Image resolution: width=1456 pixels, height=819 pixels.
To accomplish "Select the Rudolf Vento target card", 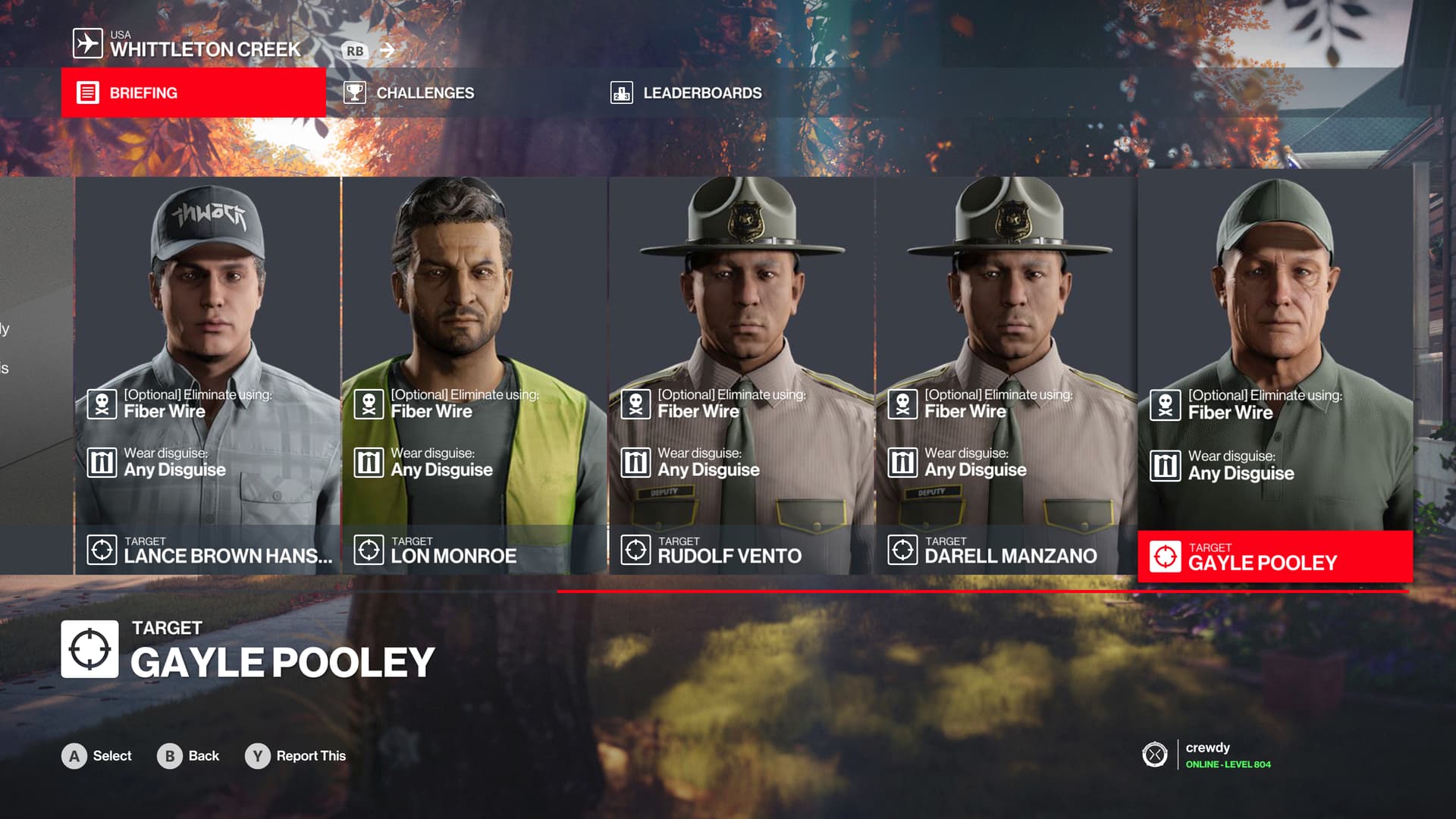I will coord(742,375).
